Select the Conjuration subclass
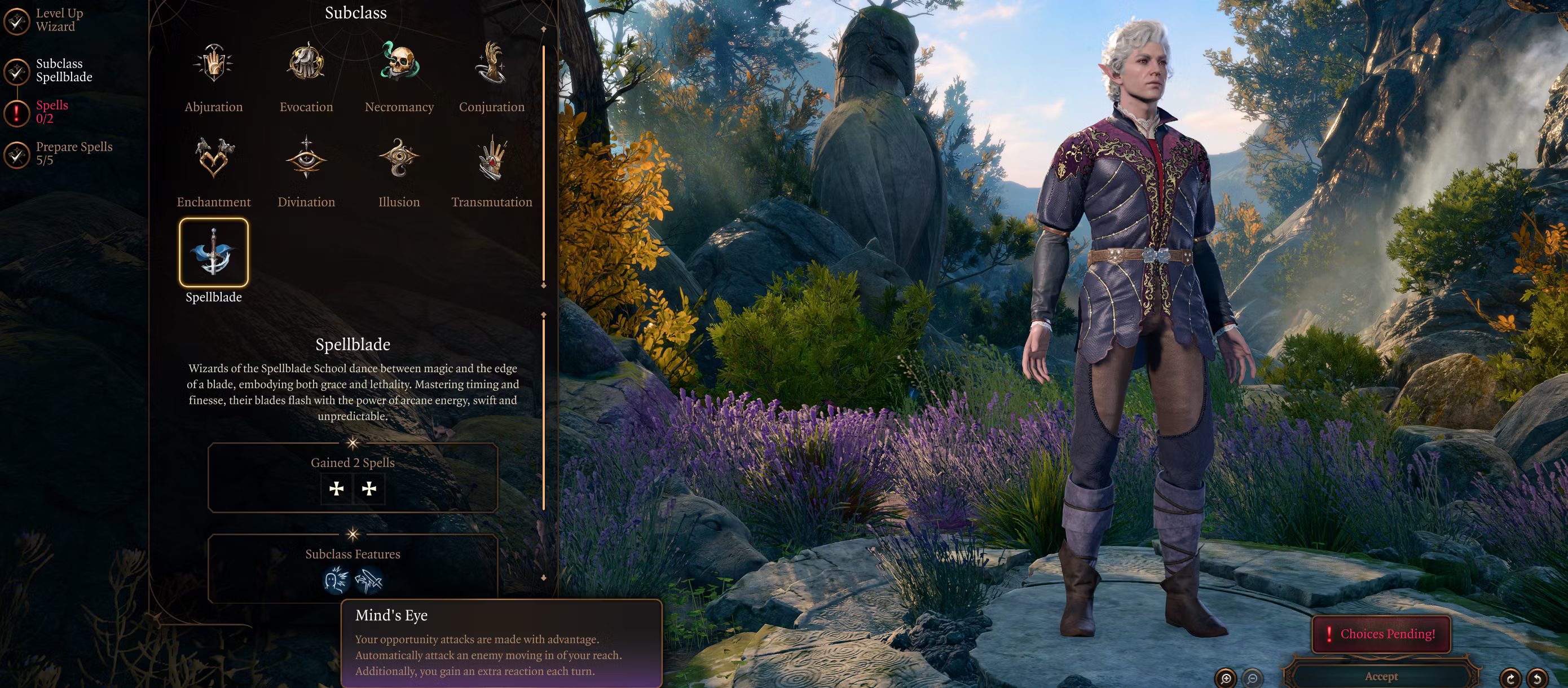The width and height of the screenshot is (1568, 688). tap(491, 64)
